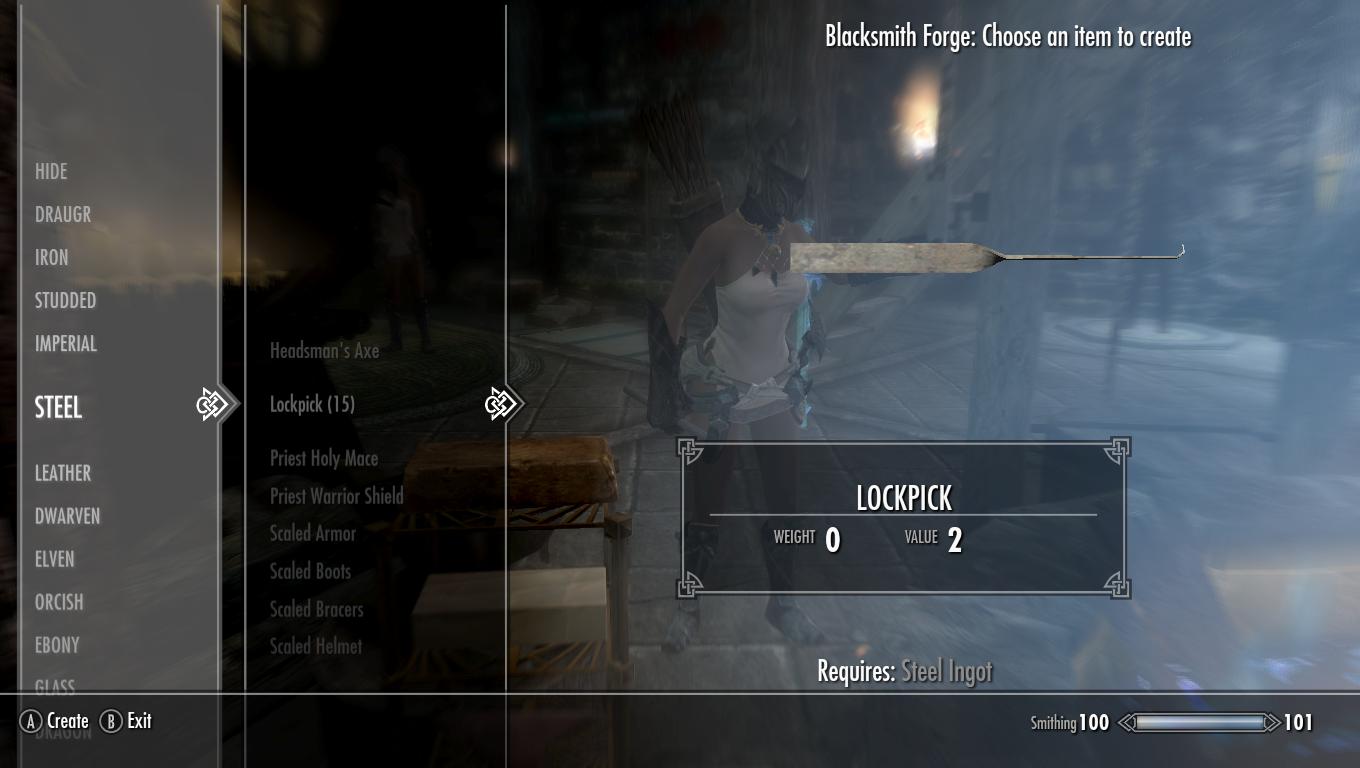1360x768 pixels.
Task: Open the Dwarven category
Action: tap(67, 516)
